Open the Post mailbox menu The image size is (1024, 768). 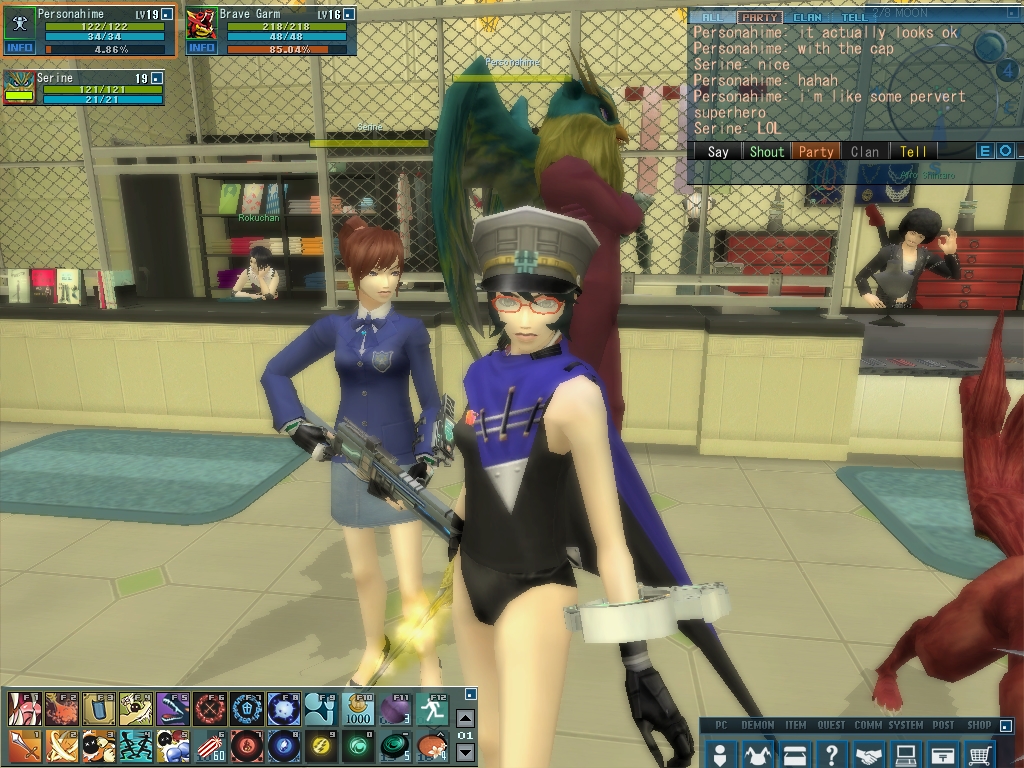(943, 753)
